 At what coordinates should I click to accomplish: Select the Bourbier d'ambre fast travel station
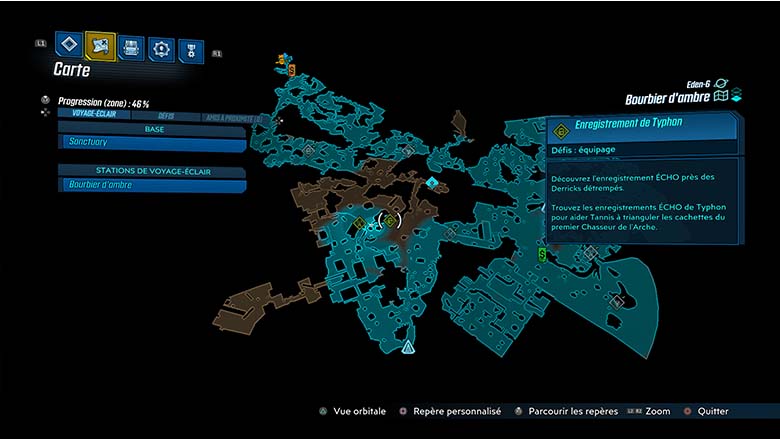click(152, 184)
